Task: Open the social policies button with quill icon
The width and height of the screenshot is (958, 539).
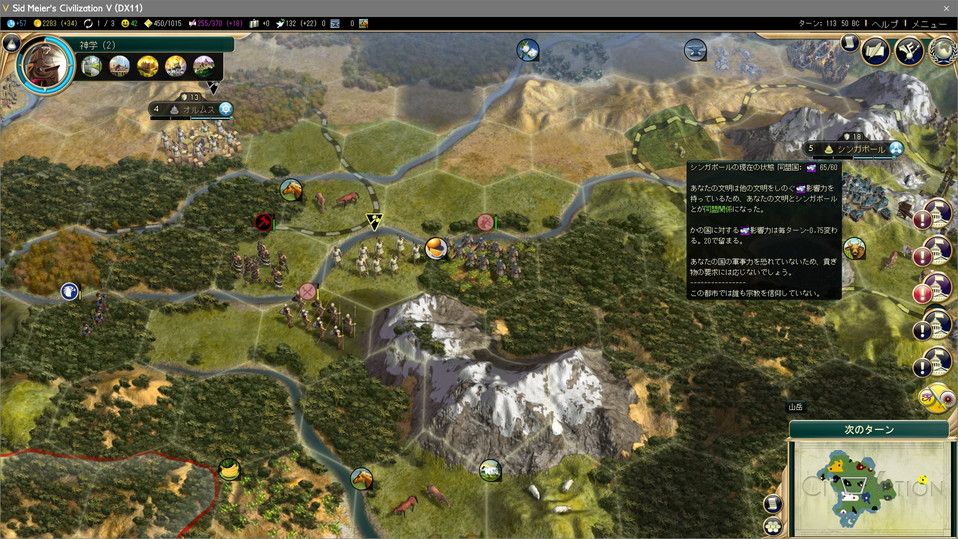Action: tap(876, 51)
